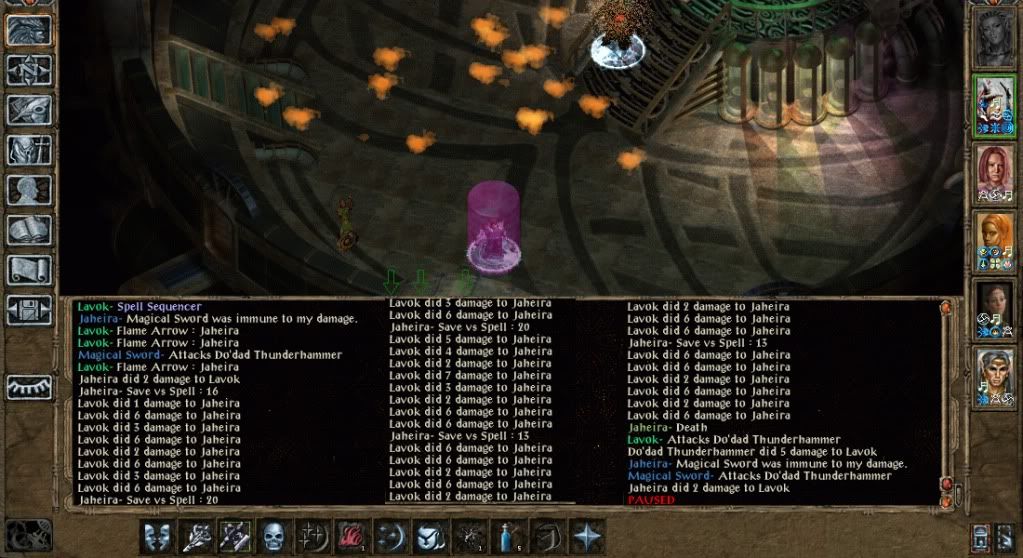The height and width of the screenshot is (558, 1023).
Task: Select the dark-haired pale woman portrait
Action: [x=994, y=309]
